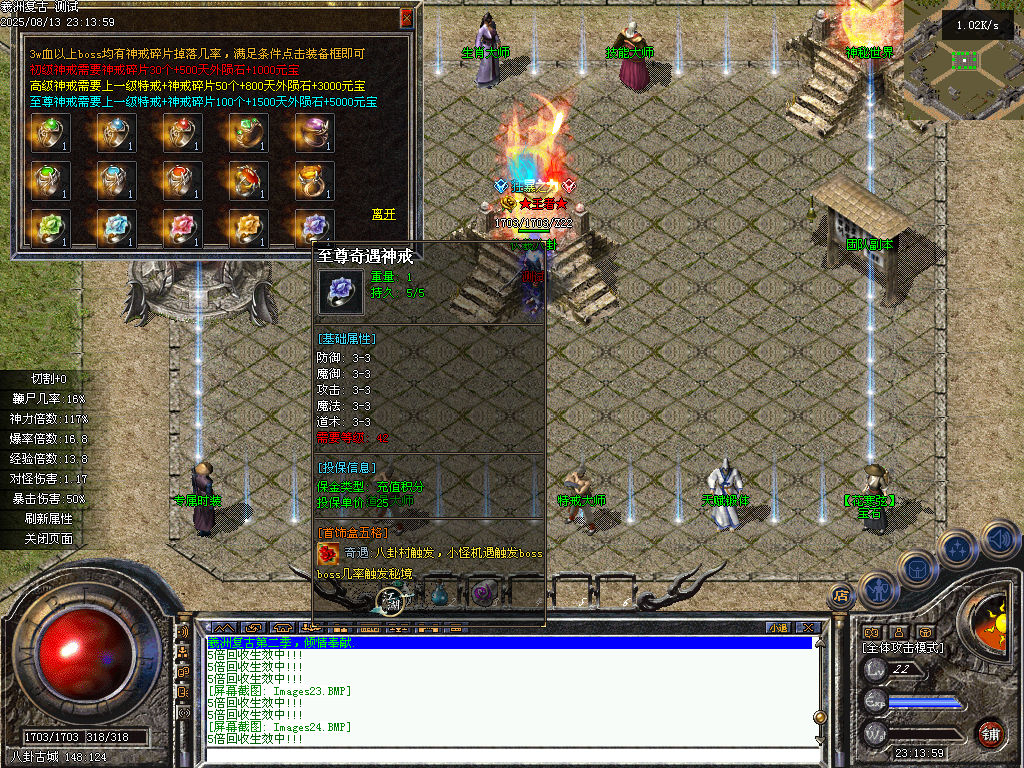Viewport: 1024px width, 768px height.
Task: Click the 小退 logout button above chat
Action: coord(778,628)
